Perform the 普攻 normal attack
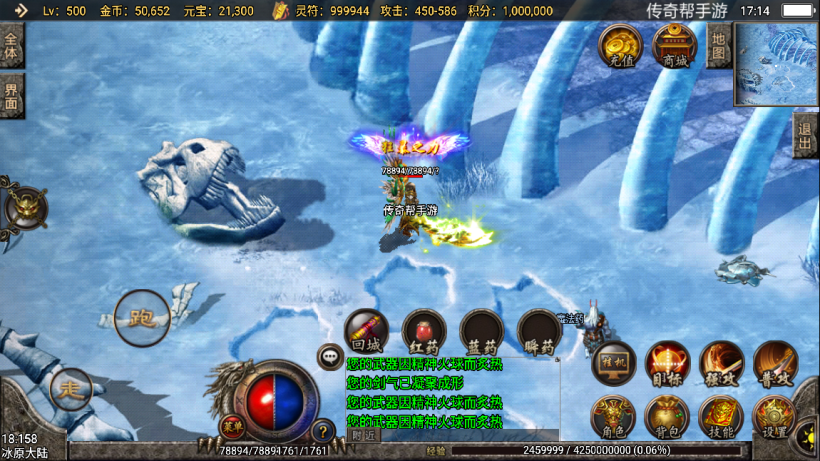 [x=775, y=365]
